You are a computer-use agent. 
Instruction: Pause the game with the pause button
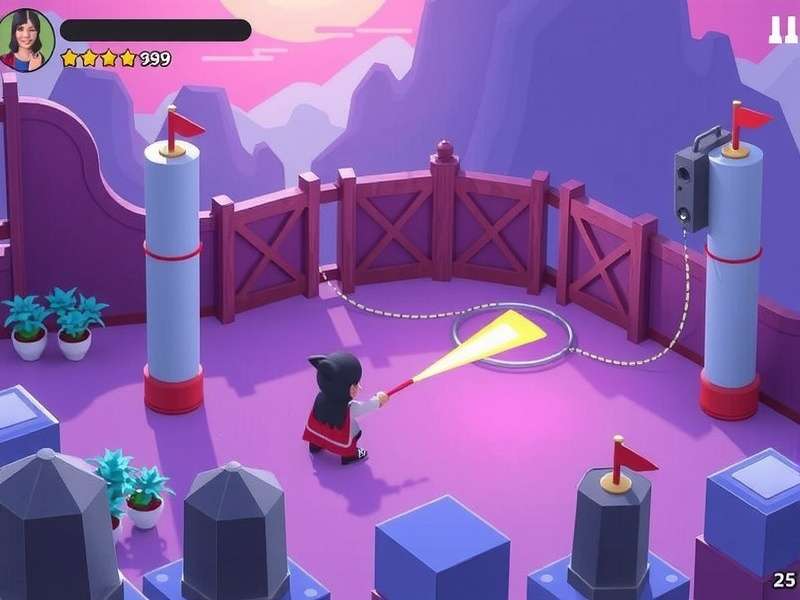782,30
